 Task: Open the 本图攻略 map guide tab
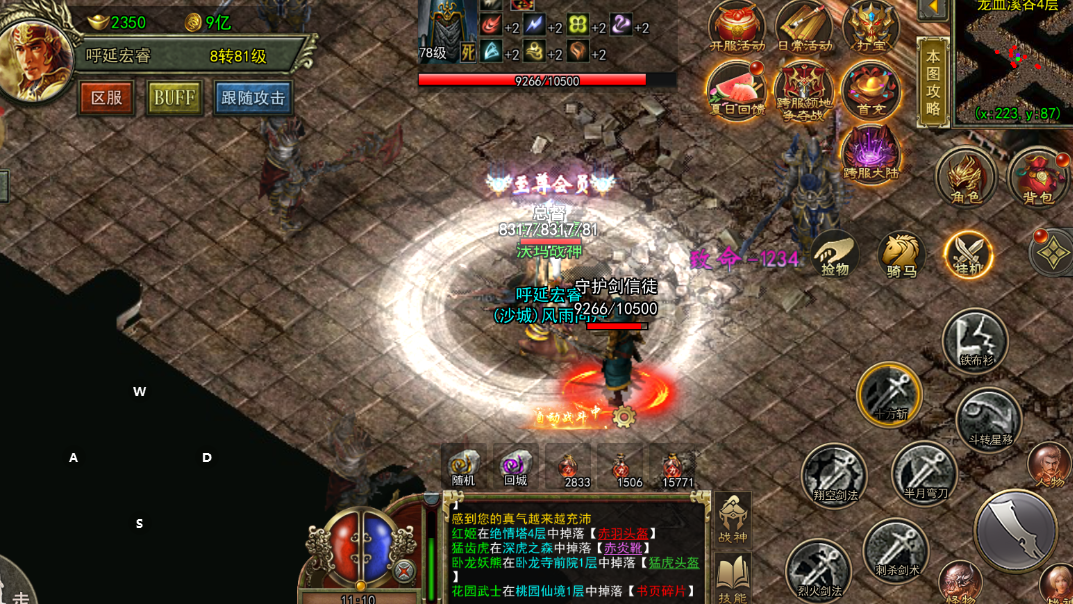(x=933, y=84)
